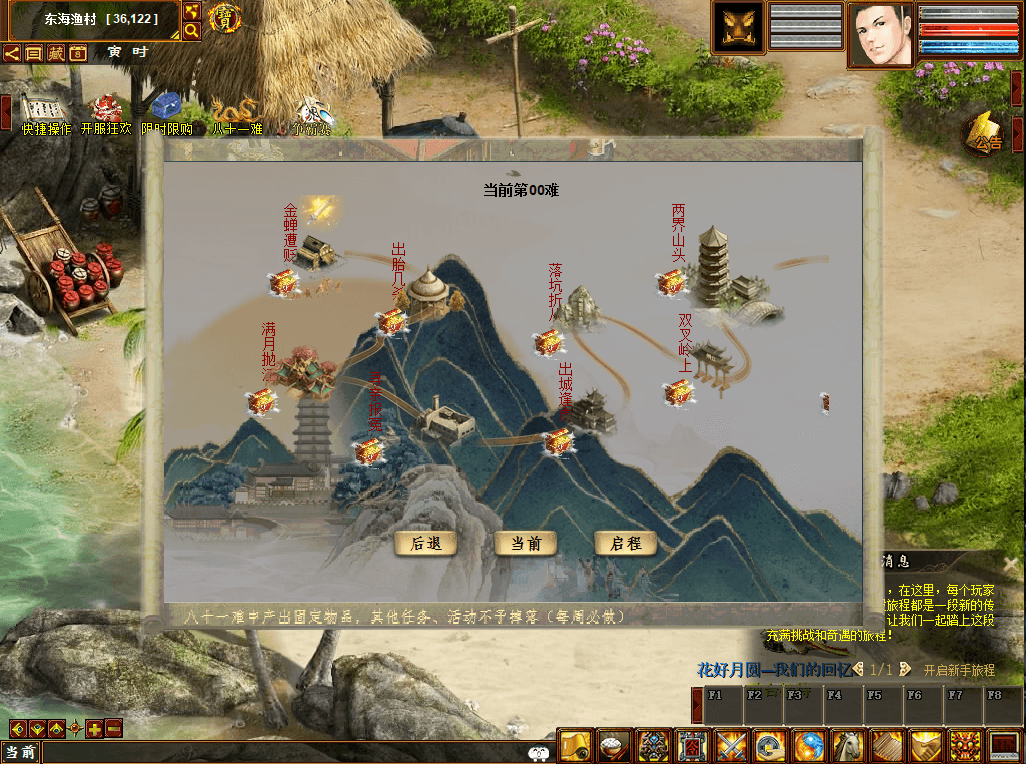Click the 开启新手旅程 link
This screenshot has height=764, width=1026.
(x=959, y=670)
